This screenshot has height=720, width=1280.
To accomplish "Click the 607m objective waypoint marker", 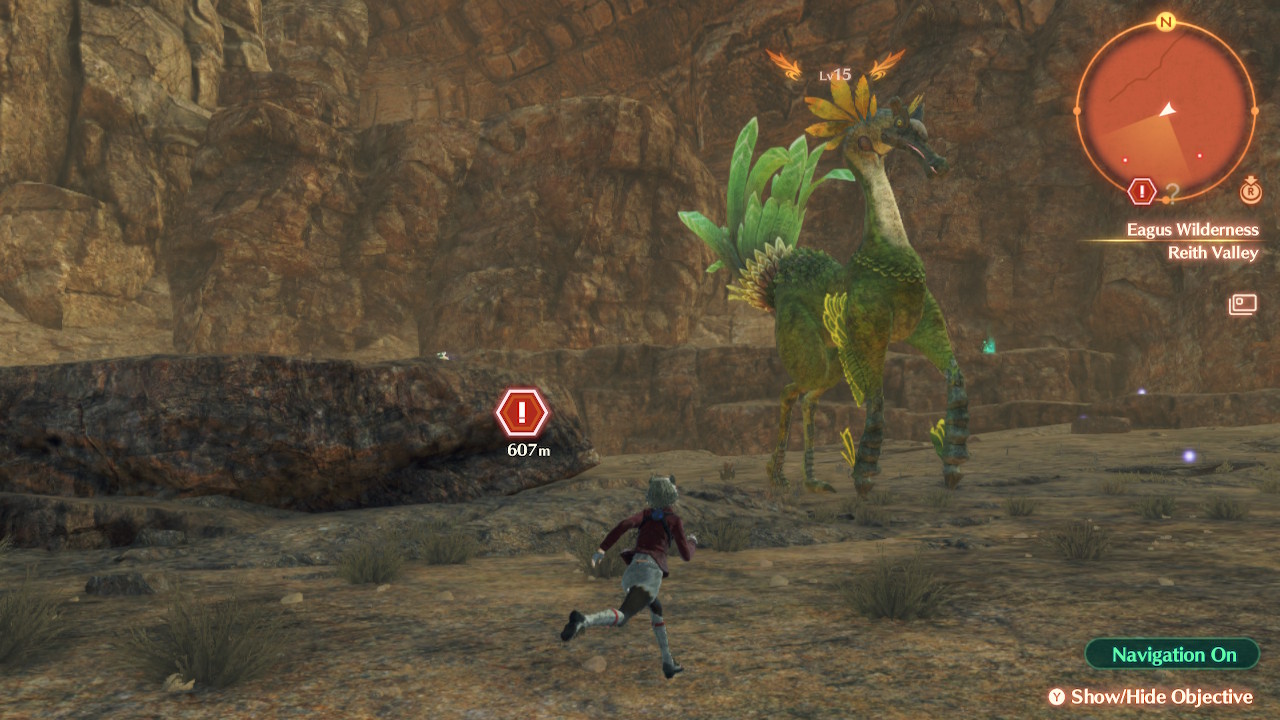I will [x=521, y=412].
